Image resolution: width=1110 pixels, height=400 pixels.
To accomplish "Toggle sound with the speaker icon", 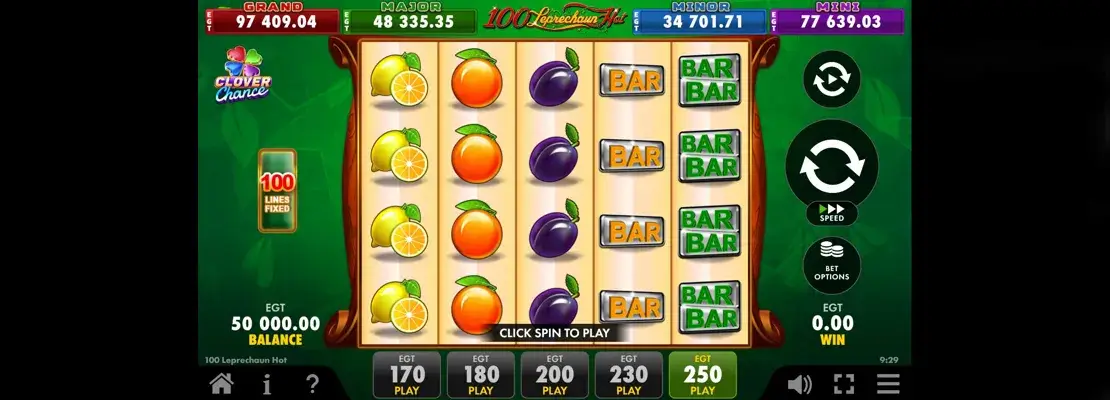I will click(799, 383).
